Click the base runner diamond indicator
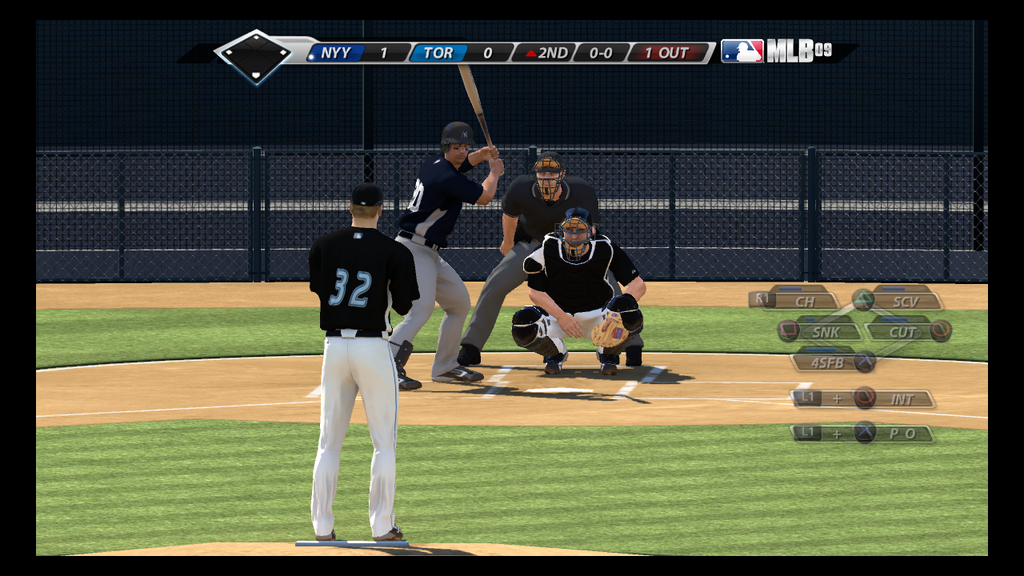This screenshot has height=576, width=1024. (254, 55)
